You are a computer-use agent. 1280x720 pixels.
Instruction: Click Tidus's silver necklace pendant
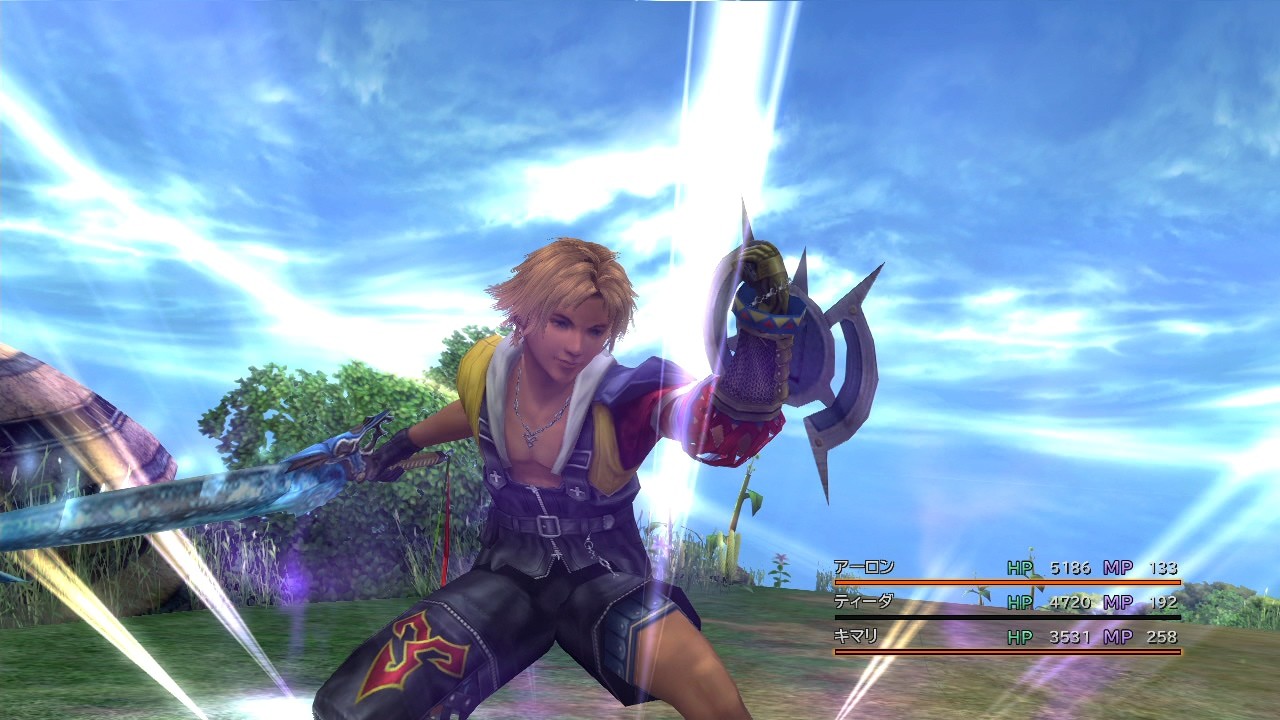click(x=531, y=437)
